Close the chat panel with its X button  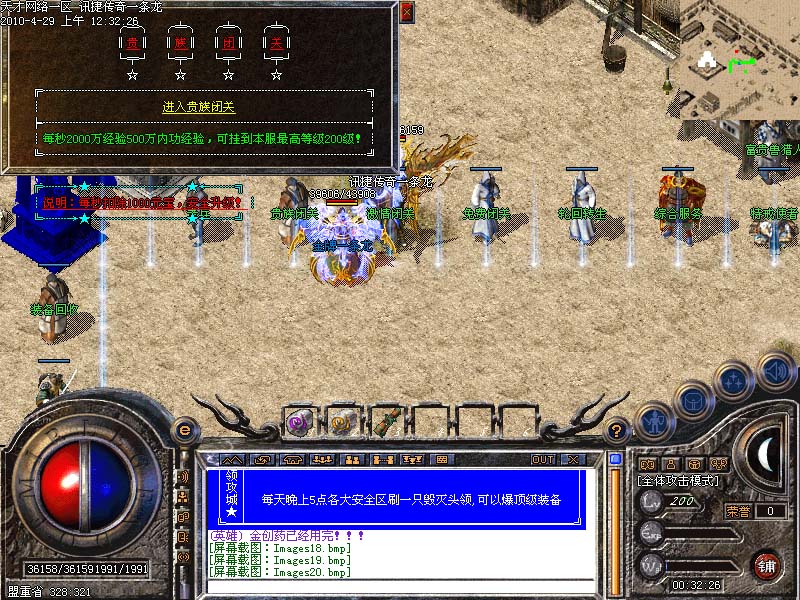(x=573, y=460)
